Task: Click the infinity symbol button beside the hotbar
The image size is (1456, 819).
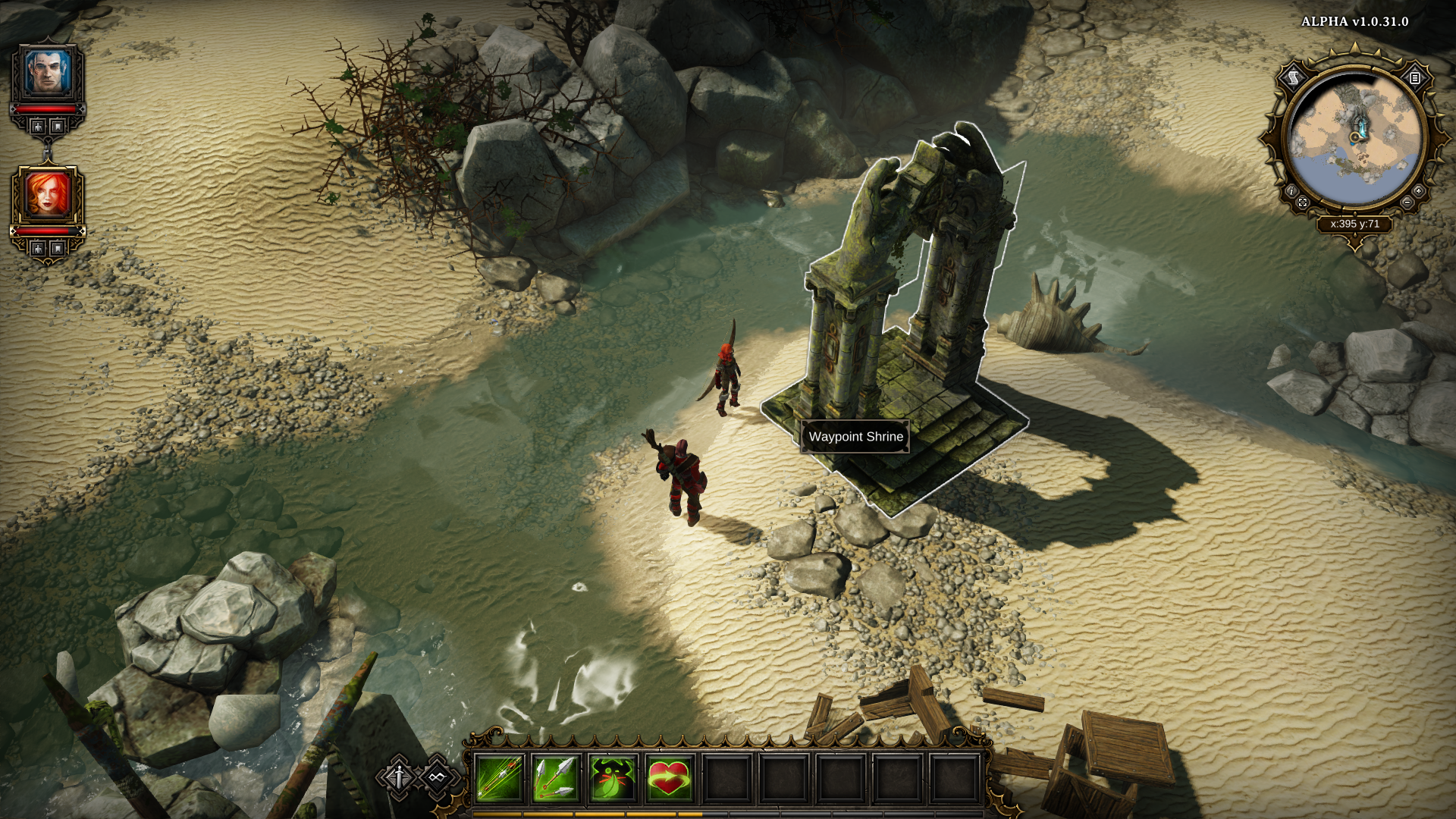Action: [x=436, y=777]
